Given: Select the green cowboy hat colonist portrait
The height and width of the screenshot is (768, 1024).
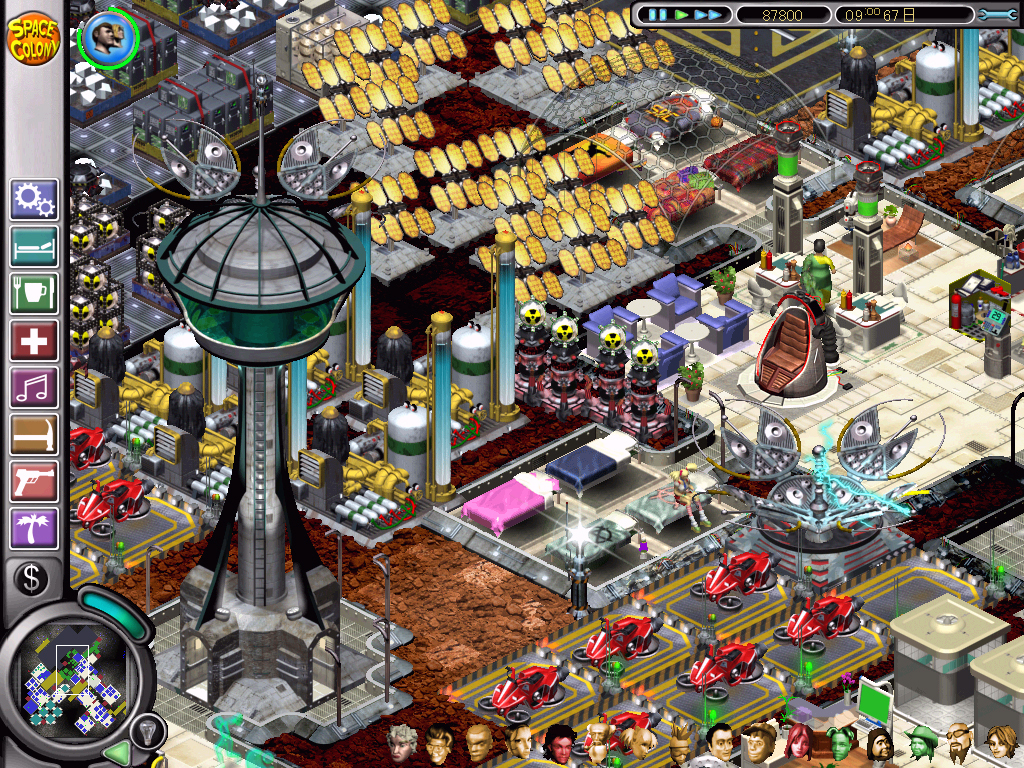Looking at the screenshot, I should (x=920, y=743).
